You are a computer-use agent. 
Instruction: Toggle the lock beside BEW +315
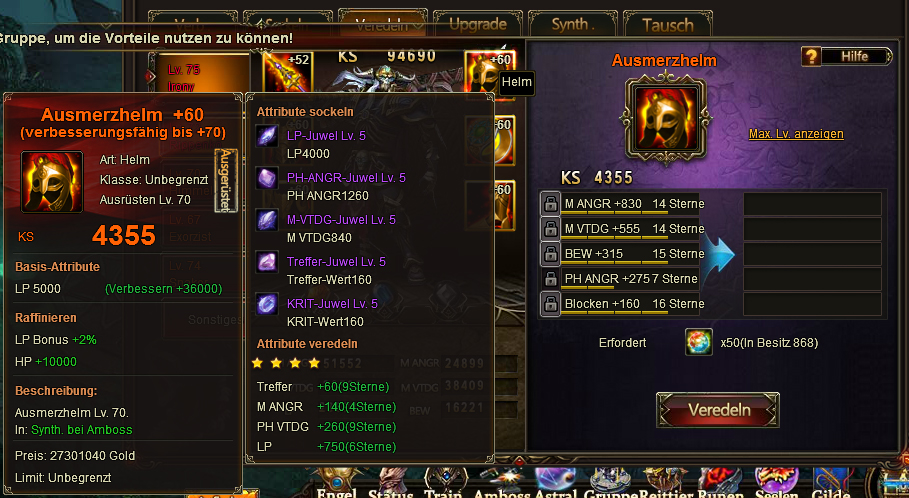coord(550,254)
